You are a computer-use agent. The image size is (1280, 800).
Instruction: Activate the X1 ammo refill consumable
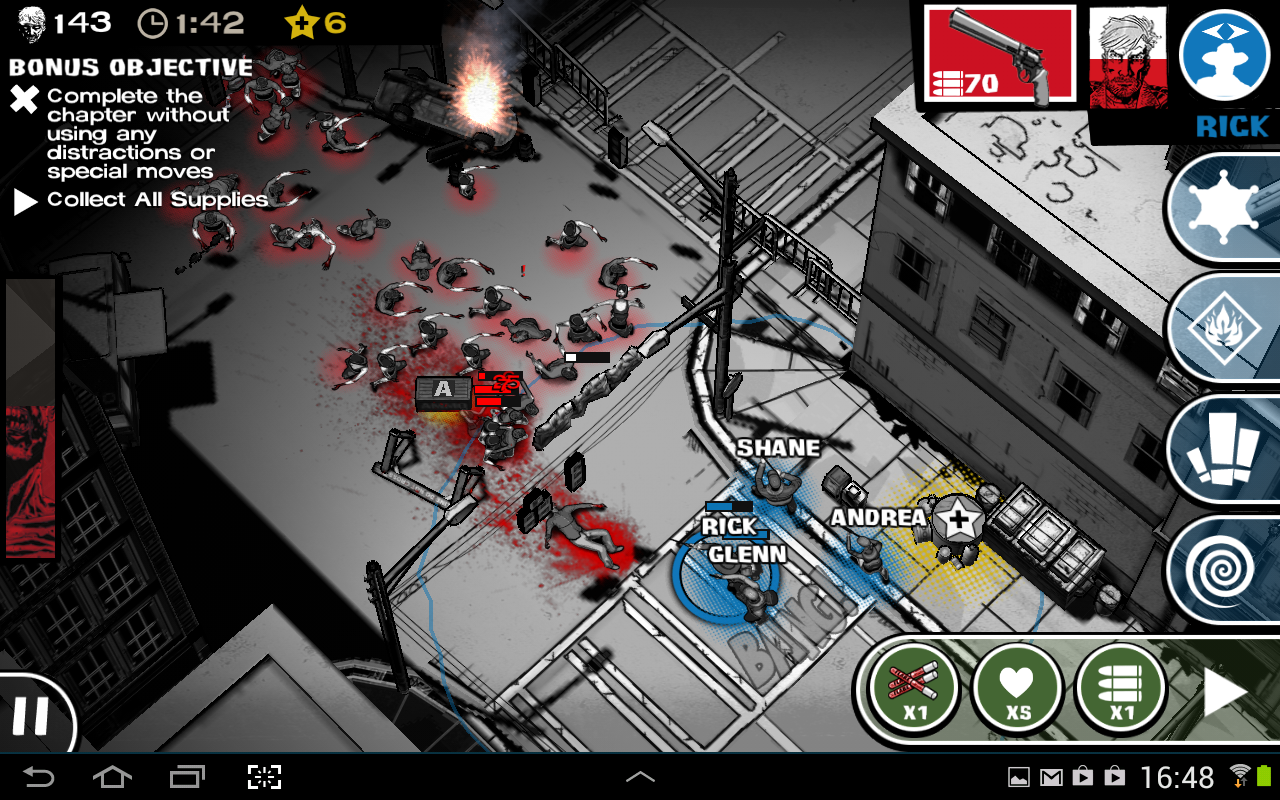(1120, 688)
